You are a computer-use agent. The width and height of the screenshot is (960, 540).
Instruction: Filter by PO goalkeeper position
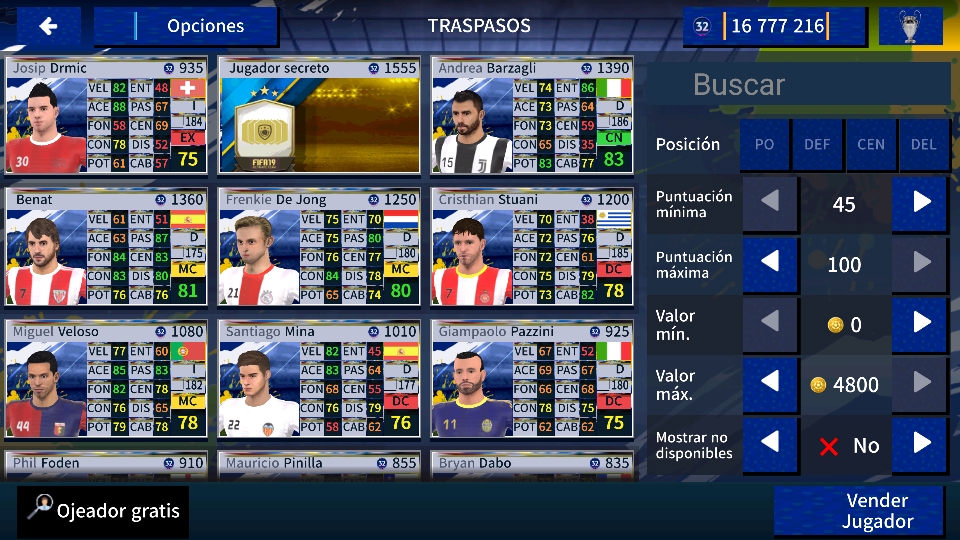click(x=765, y=144)
